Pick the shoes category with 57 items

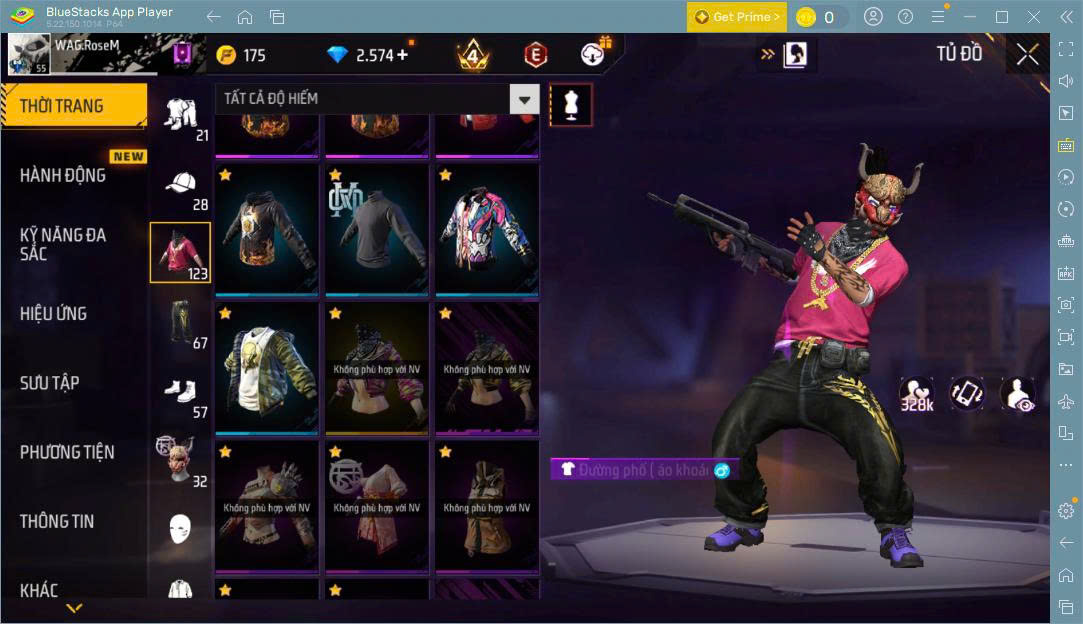click(181, 393)
